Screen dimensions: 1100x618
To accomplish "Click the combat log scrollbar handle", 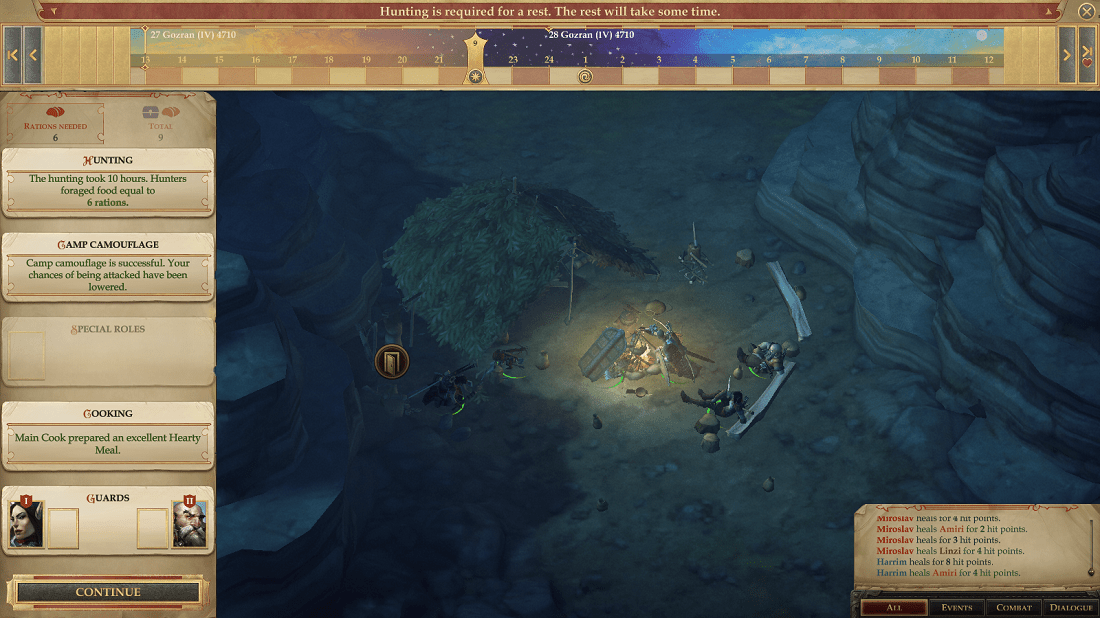I will pyautogui.click(x=1091, y=572).
